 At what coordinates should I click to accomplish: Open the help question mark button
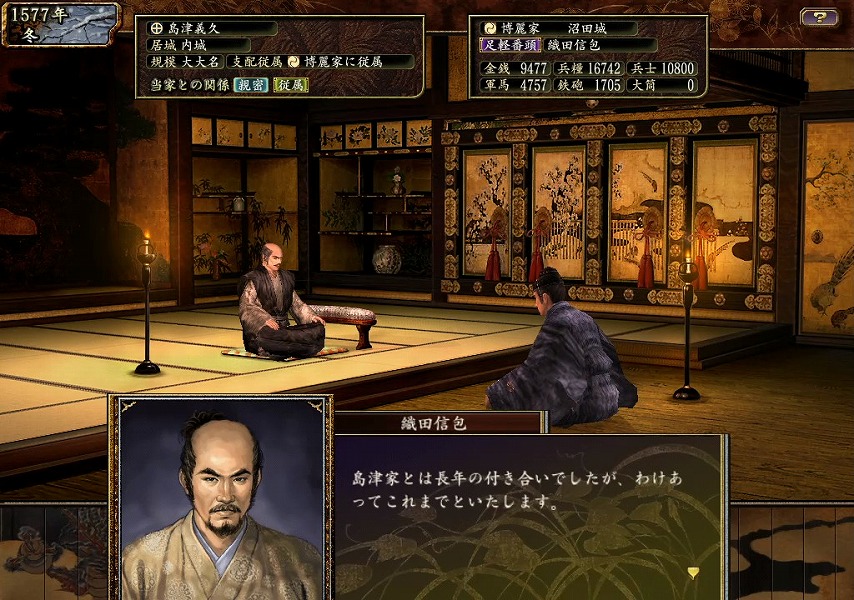(819, 17)
